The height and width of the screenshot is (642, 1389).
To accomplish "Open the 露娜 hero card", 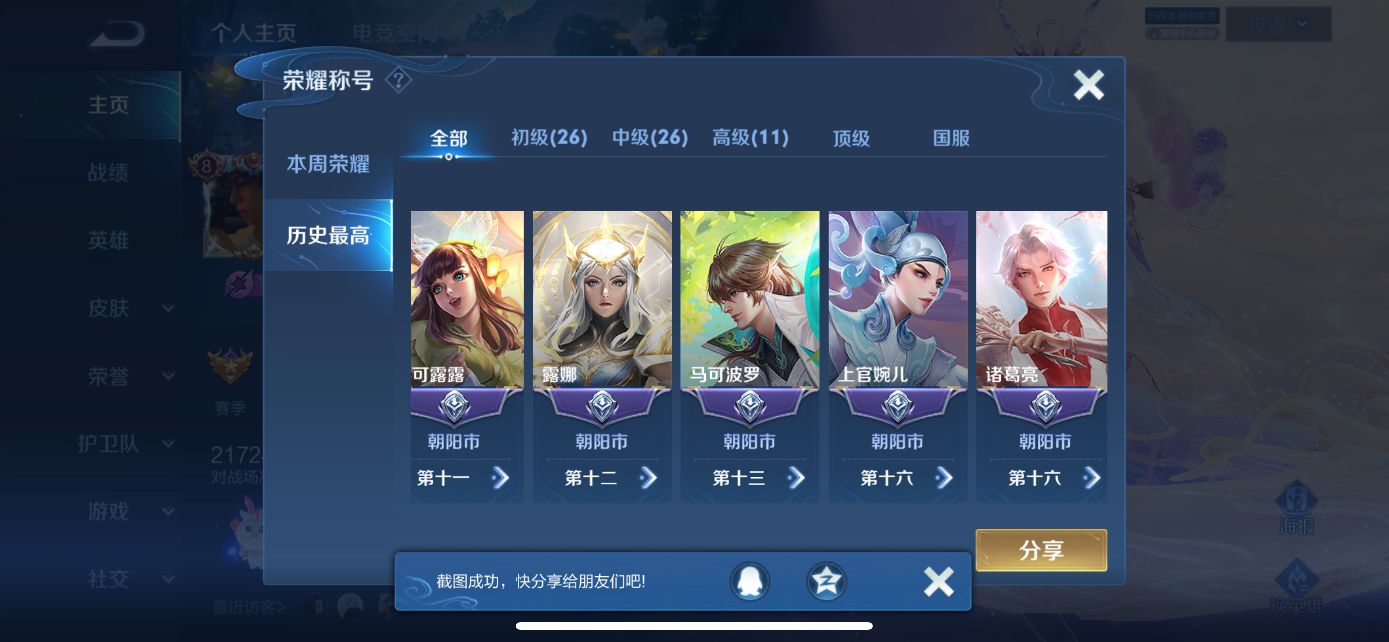I will (602, 300).
